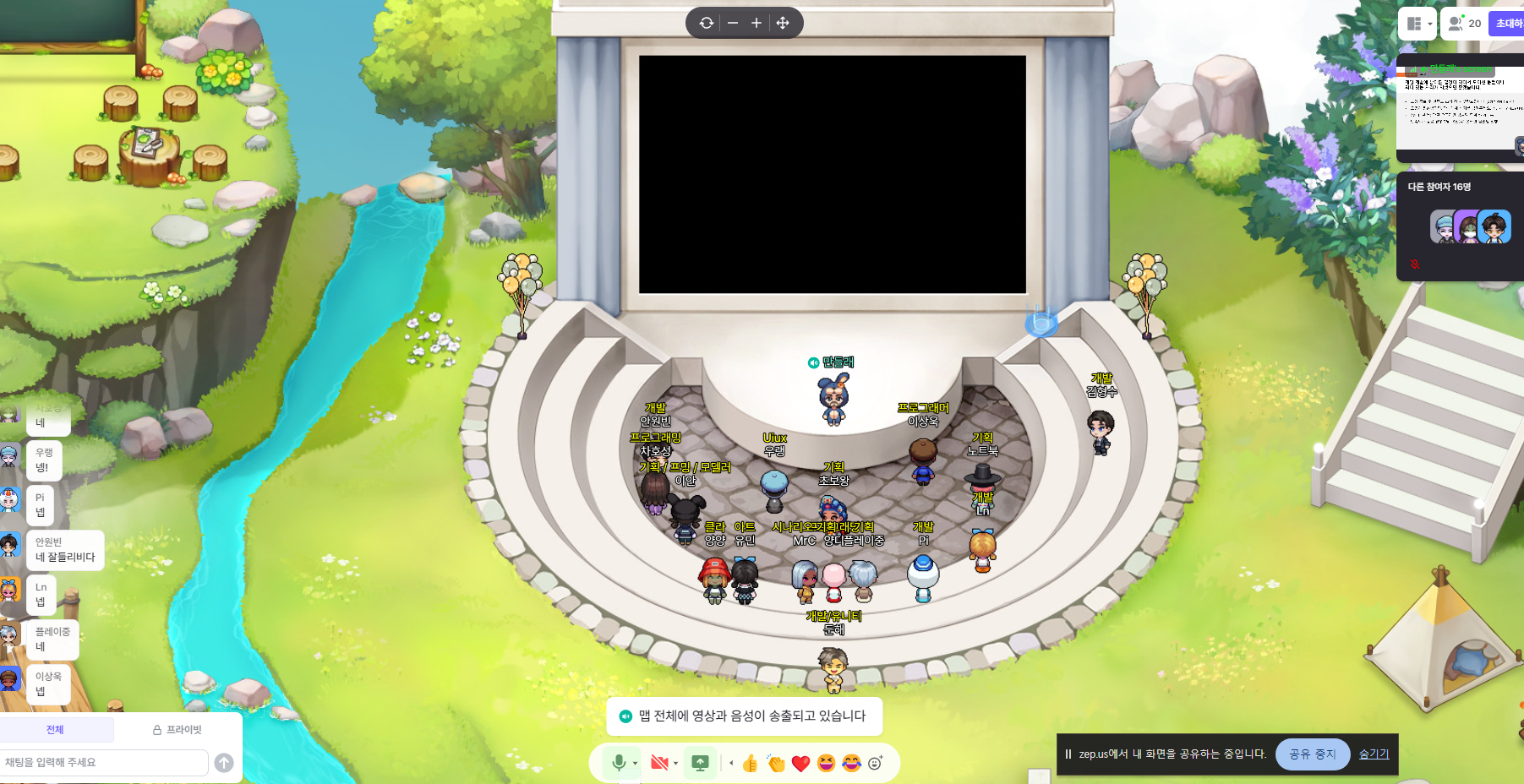Send the chat message with arrow button

(x=224, y=763)
